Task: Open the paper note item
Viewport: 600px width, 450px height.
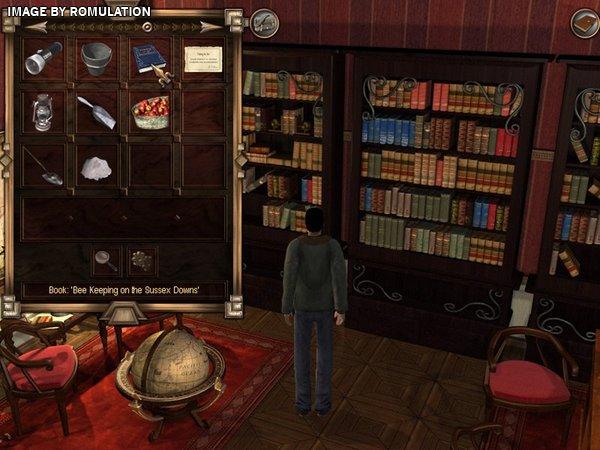Action: [x=203, y=59]
